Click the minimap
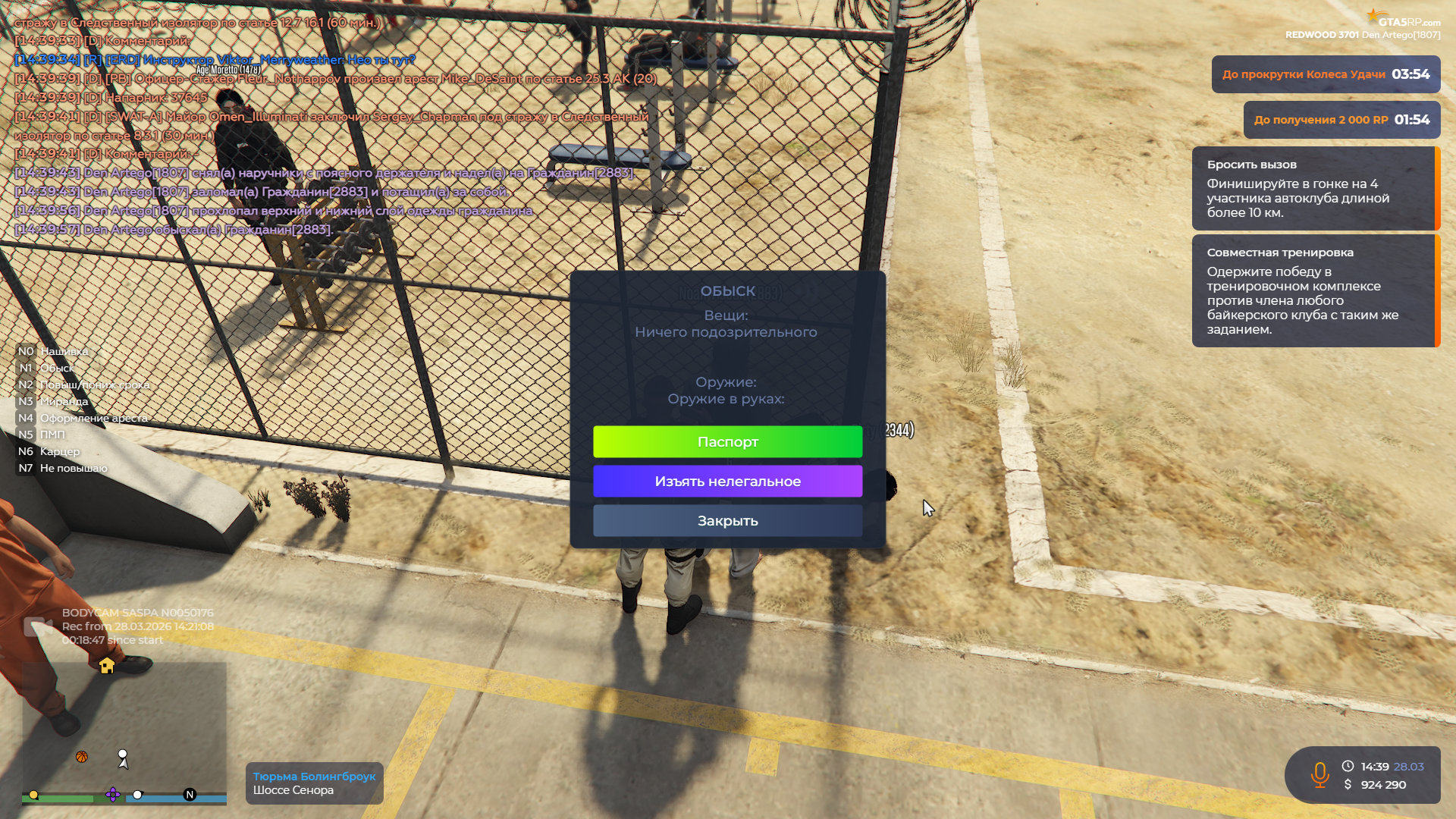Screen dimensions: 1456x819 pyautogui.click(x=124, y=728)
